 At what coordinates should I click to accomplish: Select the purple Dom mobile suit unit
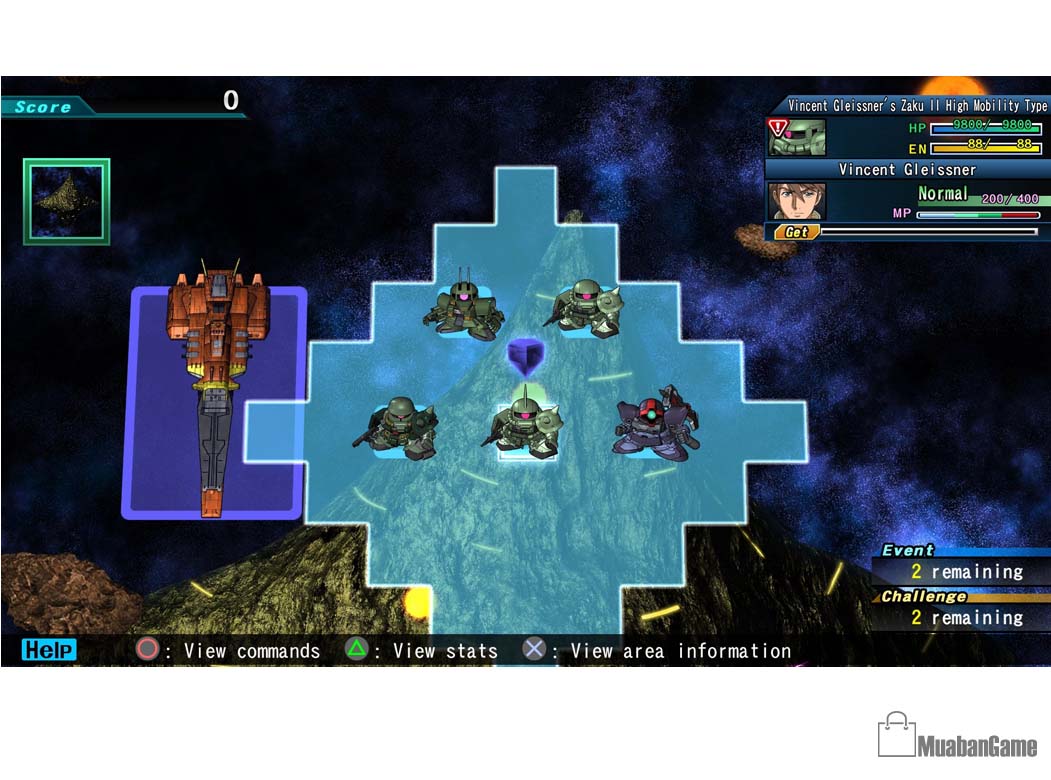click(x=655, y=424)
